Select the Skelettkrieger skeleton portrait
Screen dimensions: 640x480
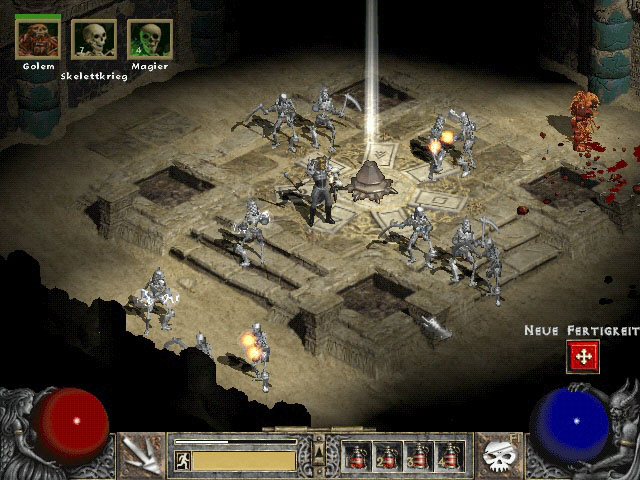pos(93,39)
